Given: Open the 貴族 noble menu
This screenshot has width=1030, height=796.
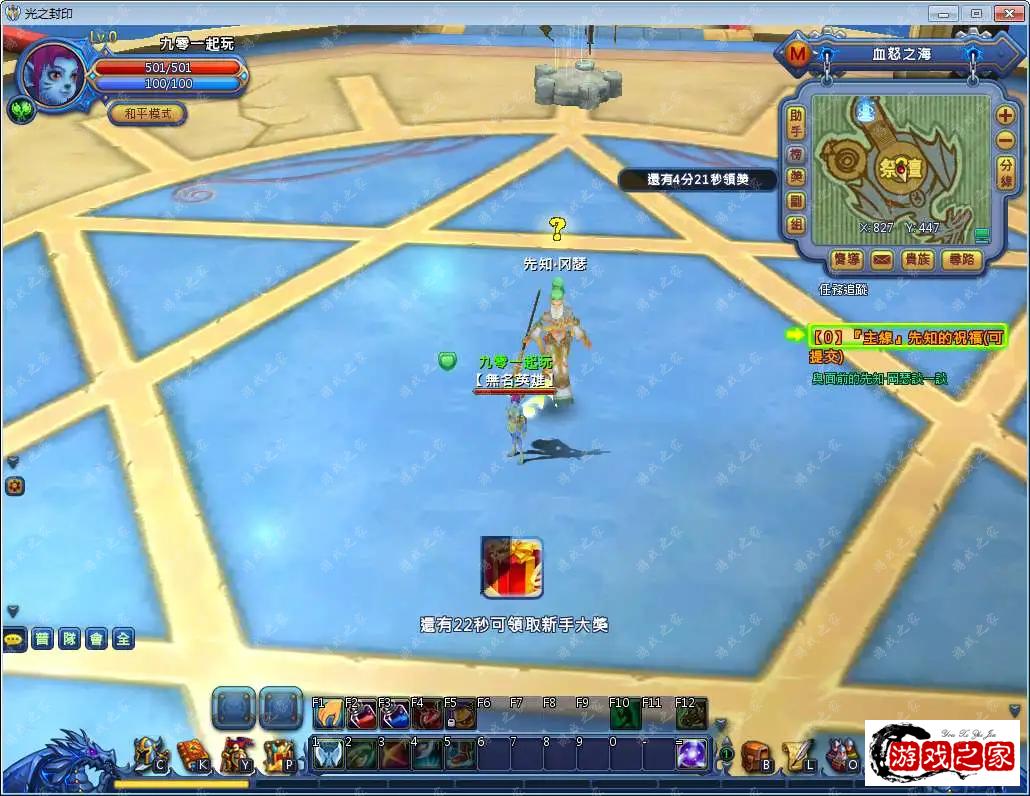Looking at the screenshot, I should pyautogui.click(x=918, y=260).
